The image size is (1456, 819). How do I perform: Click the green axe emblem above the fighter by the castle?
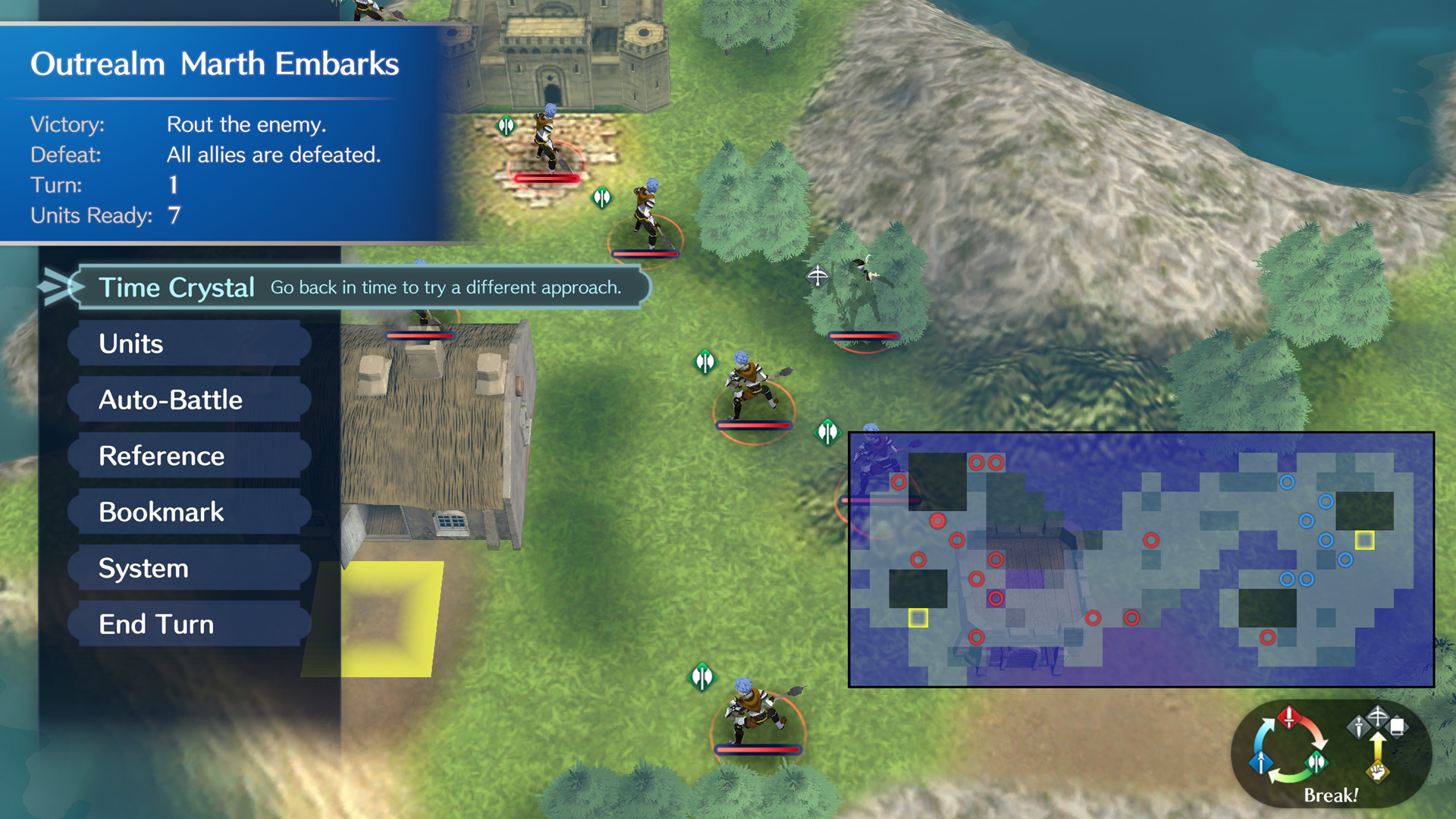[x=507, y=124]
